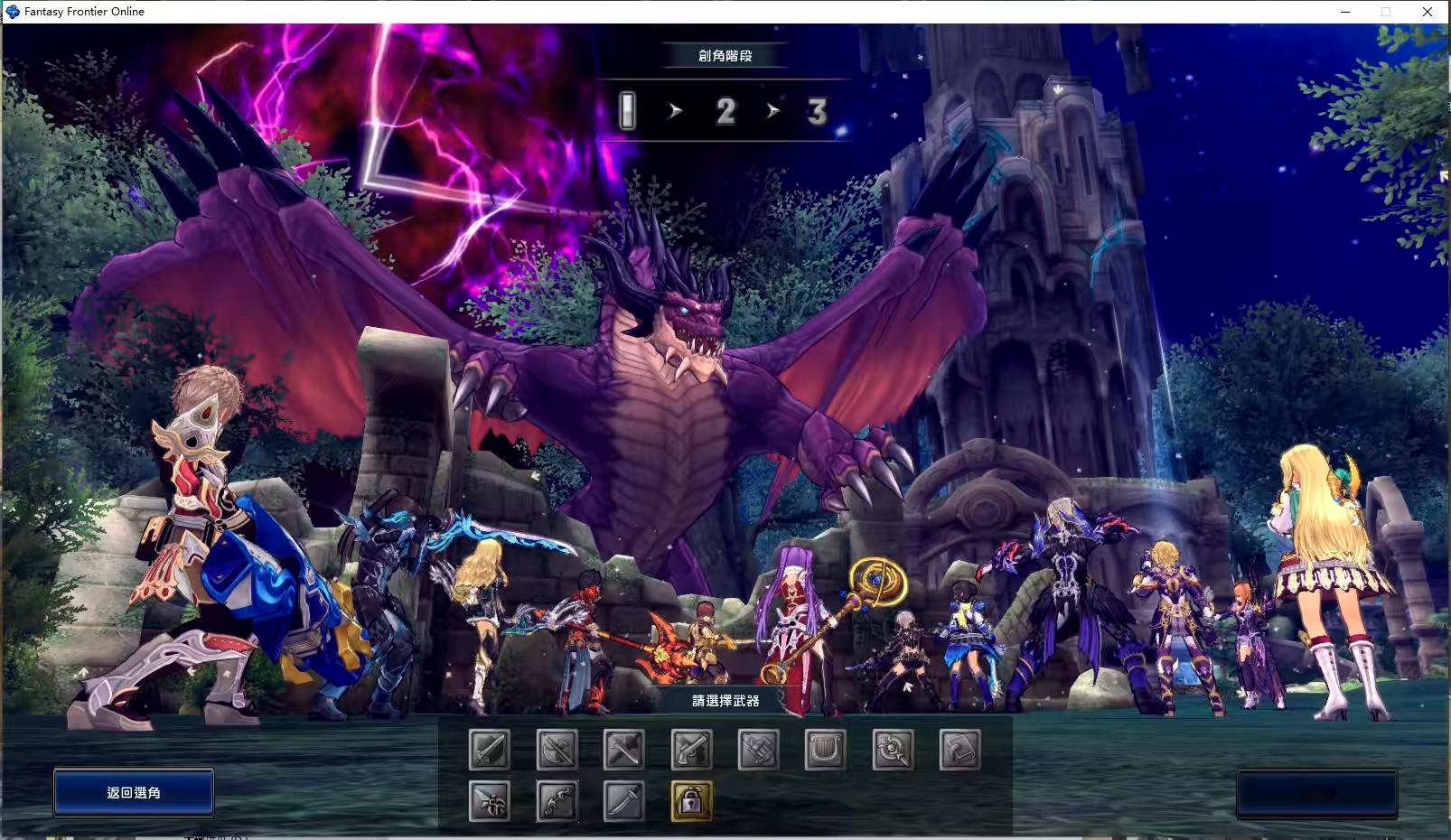Select the chakram weapon icon
This screenshot has height=840, width=1451.
click(x=891, y=748)
